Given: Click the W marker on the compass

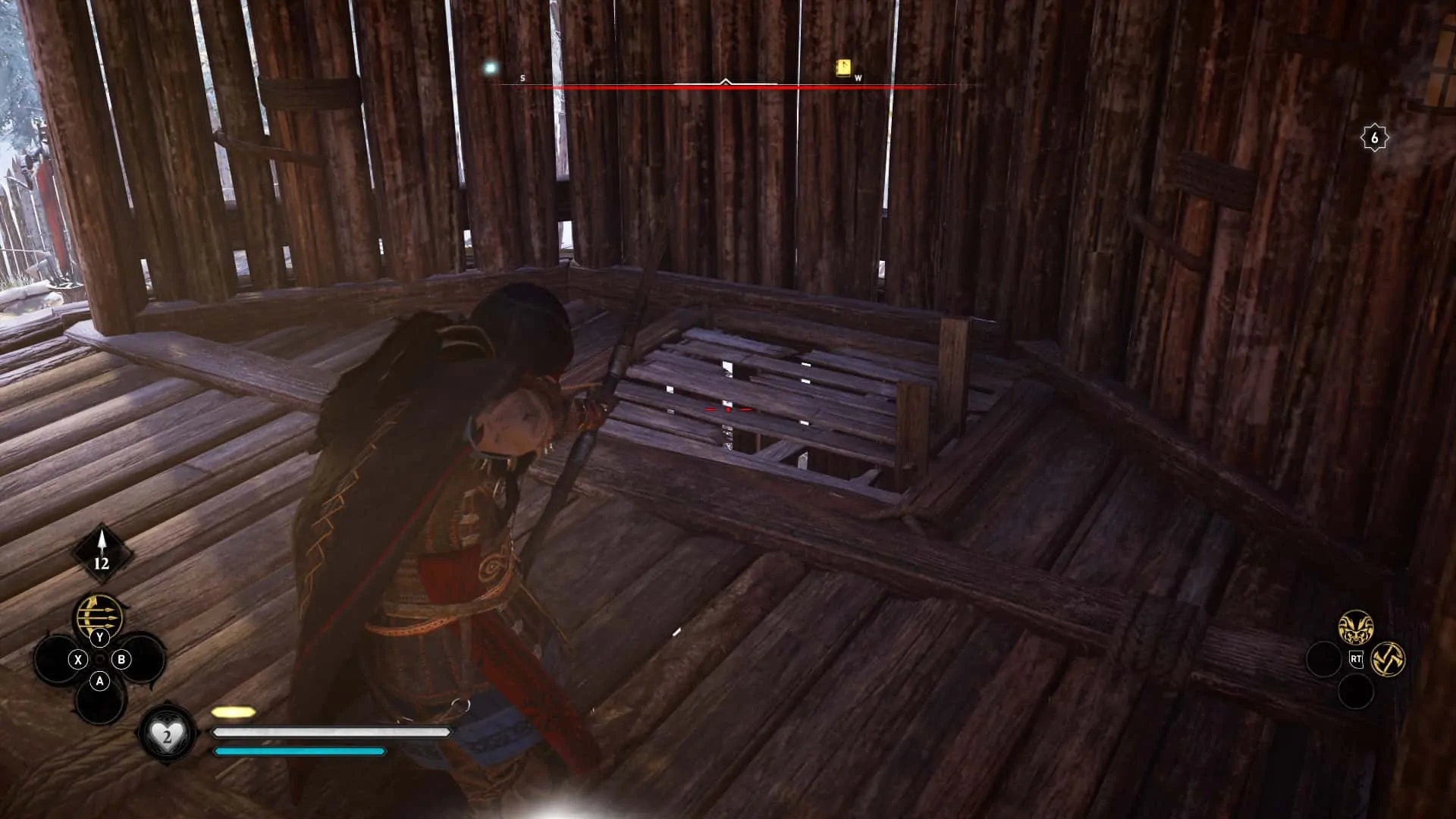Looking at the screenshot, I should pyautogui.click(x=858, y=77).
